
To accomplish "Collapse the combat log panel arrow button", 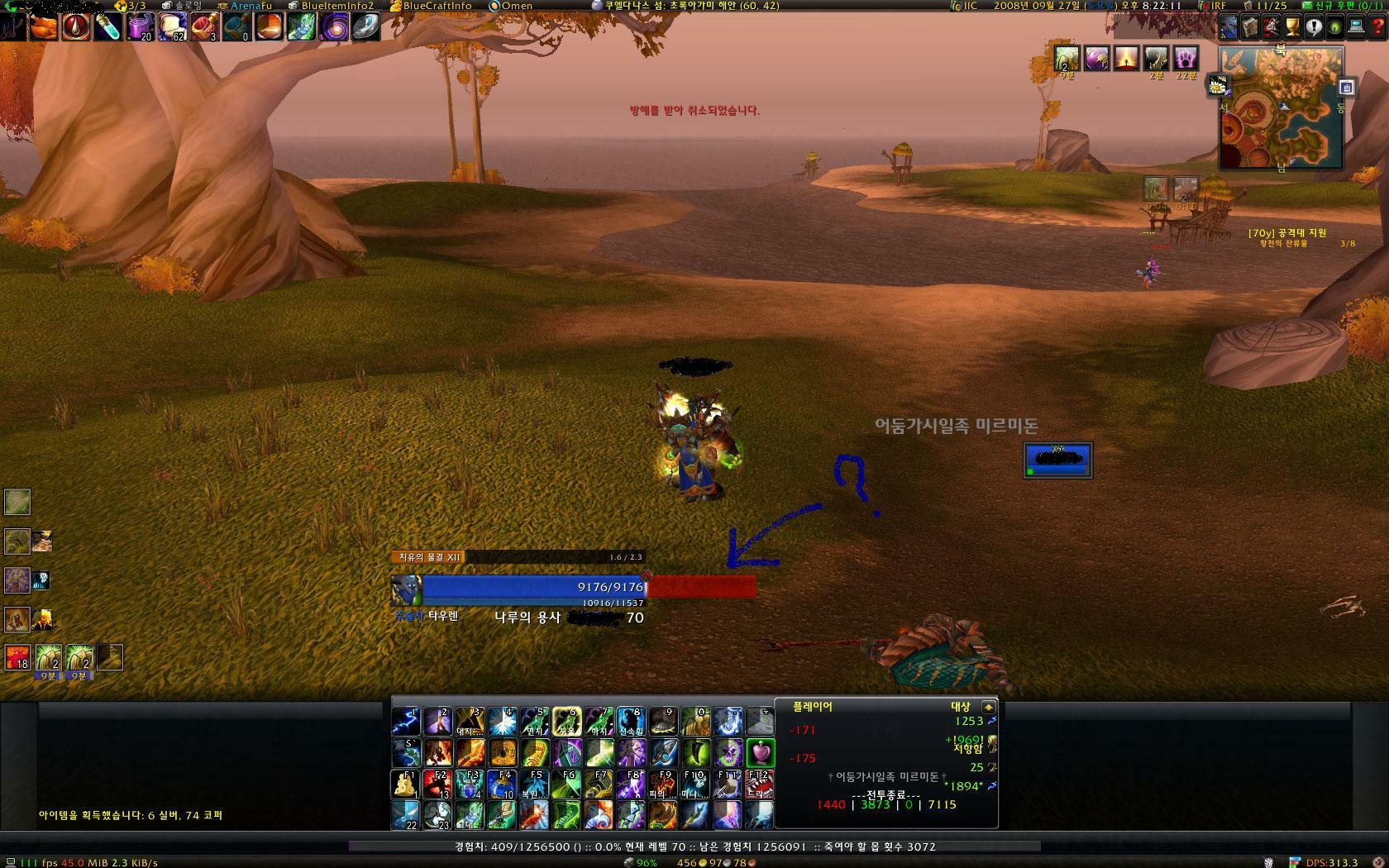I will click(x=988, y=707).
